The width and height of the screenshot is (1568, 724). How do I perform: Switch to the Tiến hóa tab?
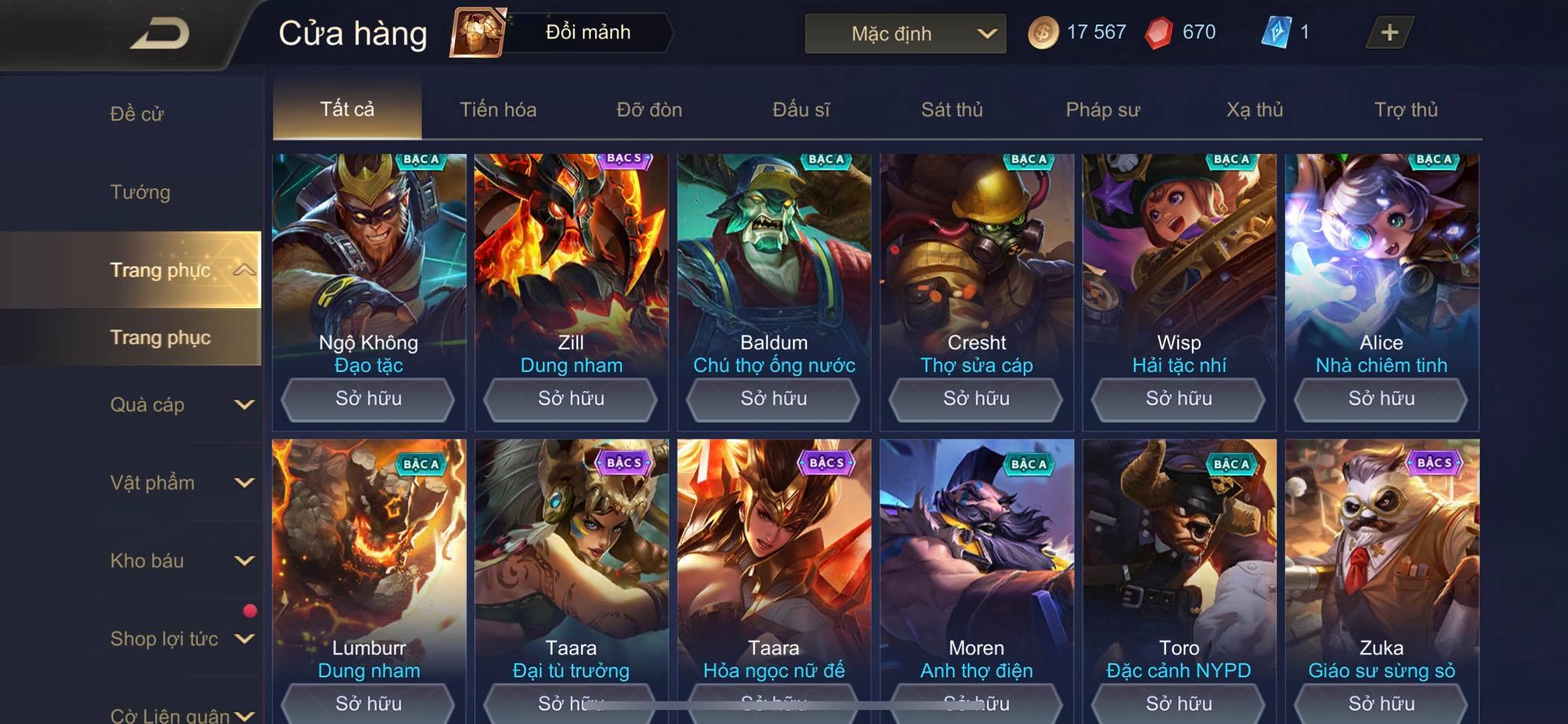coord(498,109)
